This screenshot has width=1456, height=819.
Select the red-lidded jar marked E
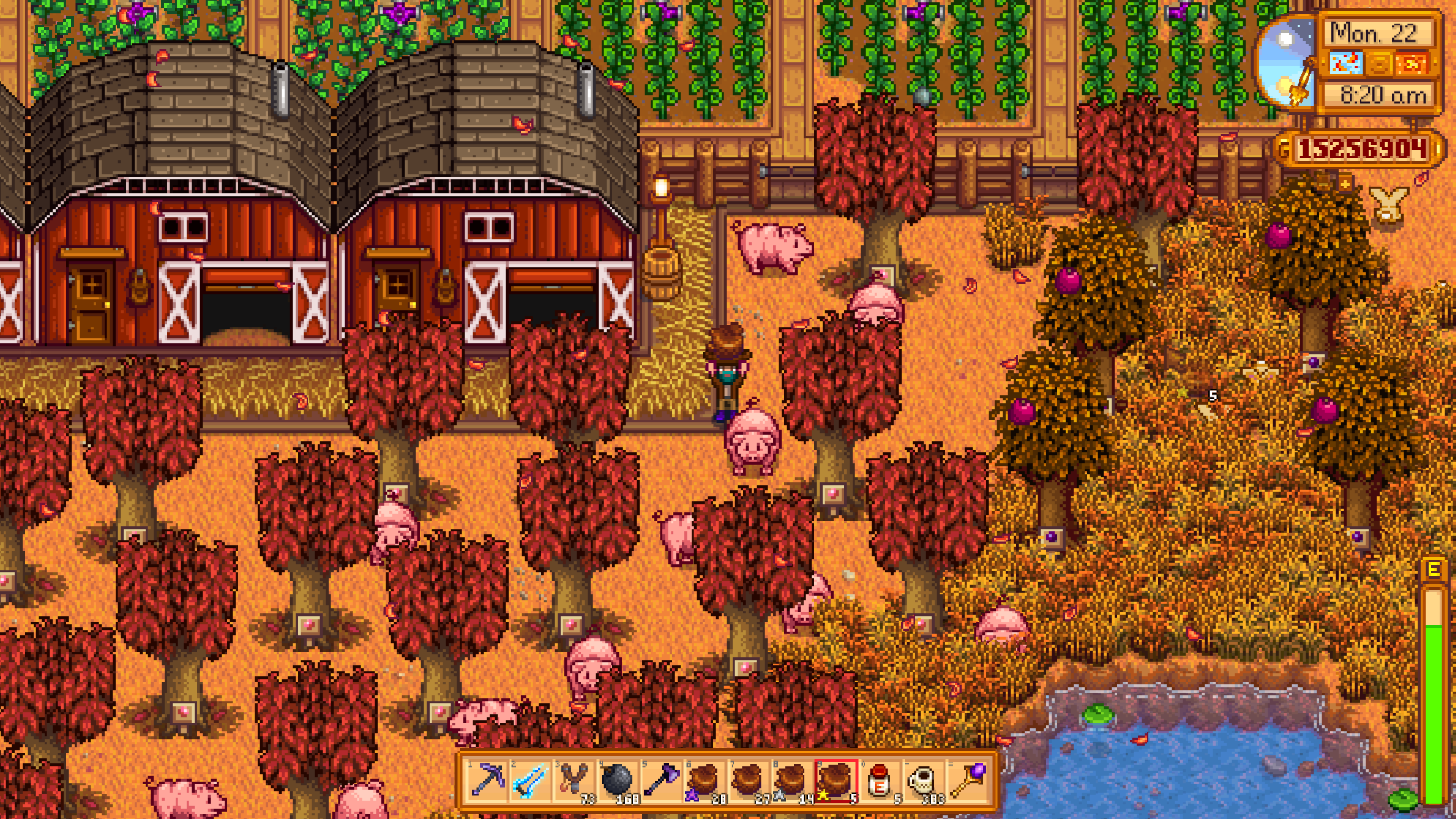(x=878, y=781)
